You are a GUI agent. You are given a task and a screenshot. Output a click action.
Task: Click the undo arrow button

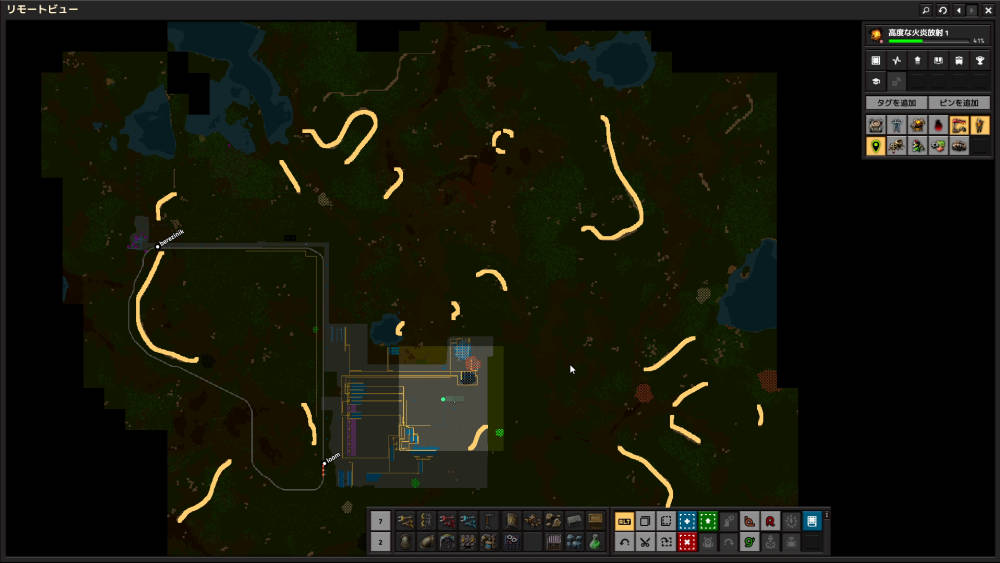point(624,542)
